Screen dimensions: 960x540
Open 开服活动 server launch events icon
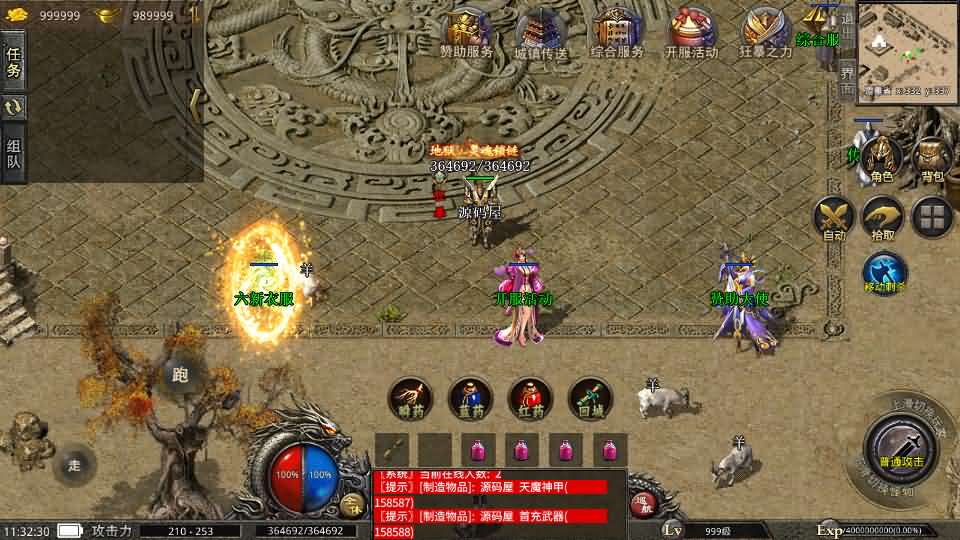coord(692,32)
